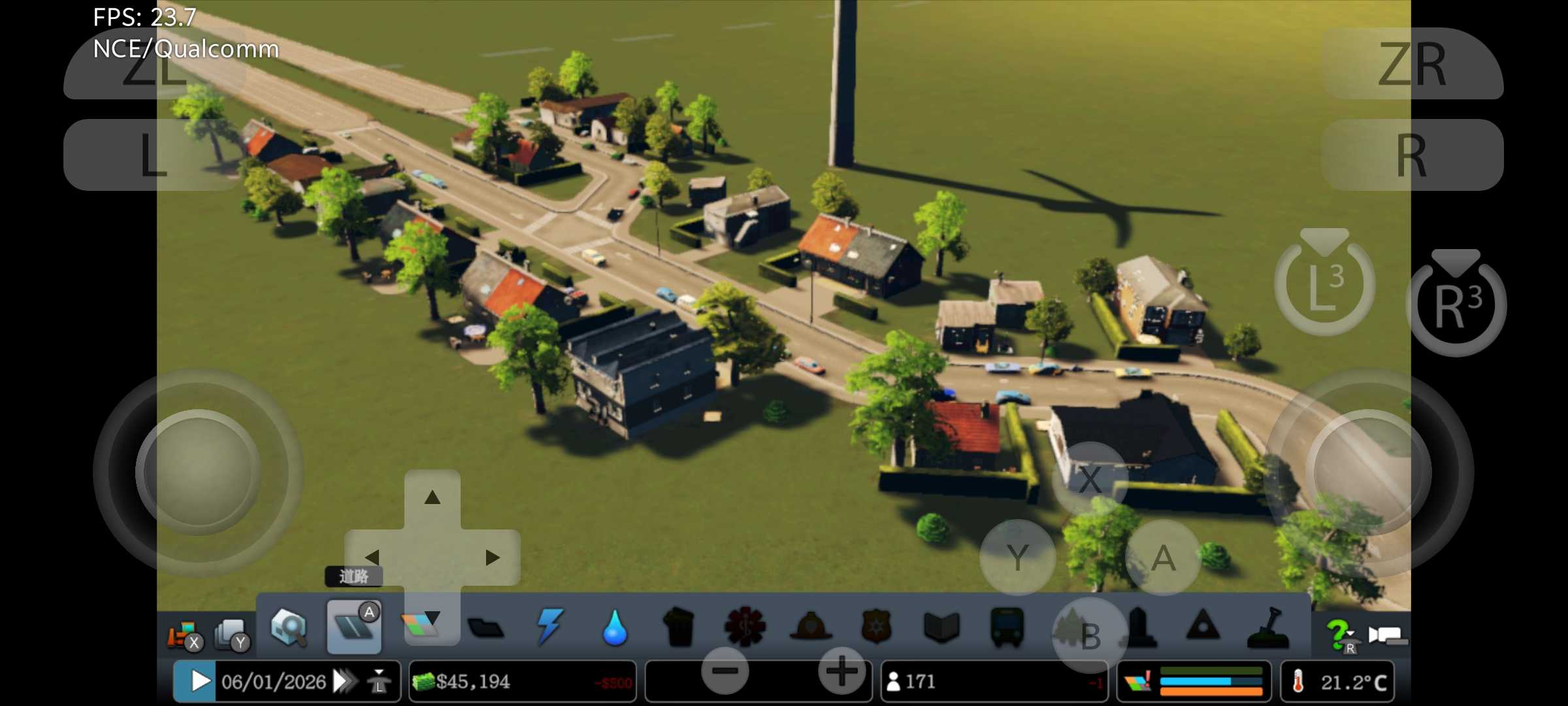The height and width of the screenshot is (706, 1568).
Task: Toggle the cinematic camera icon
Action: (x=1388, y=635)
